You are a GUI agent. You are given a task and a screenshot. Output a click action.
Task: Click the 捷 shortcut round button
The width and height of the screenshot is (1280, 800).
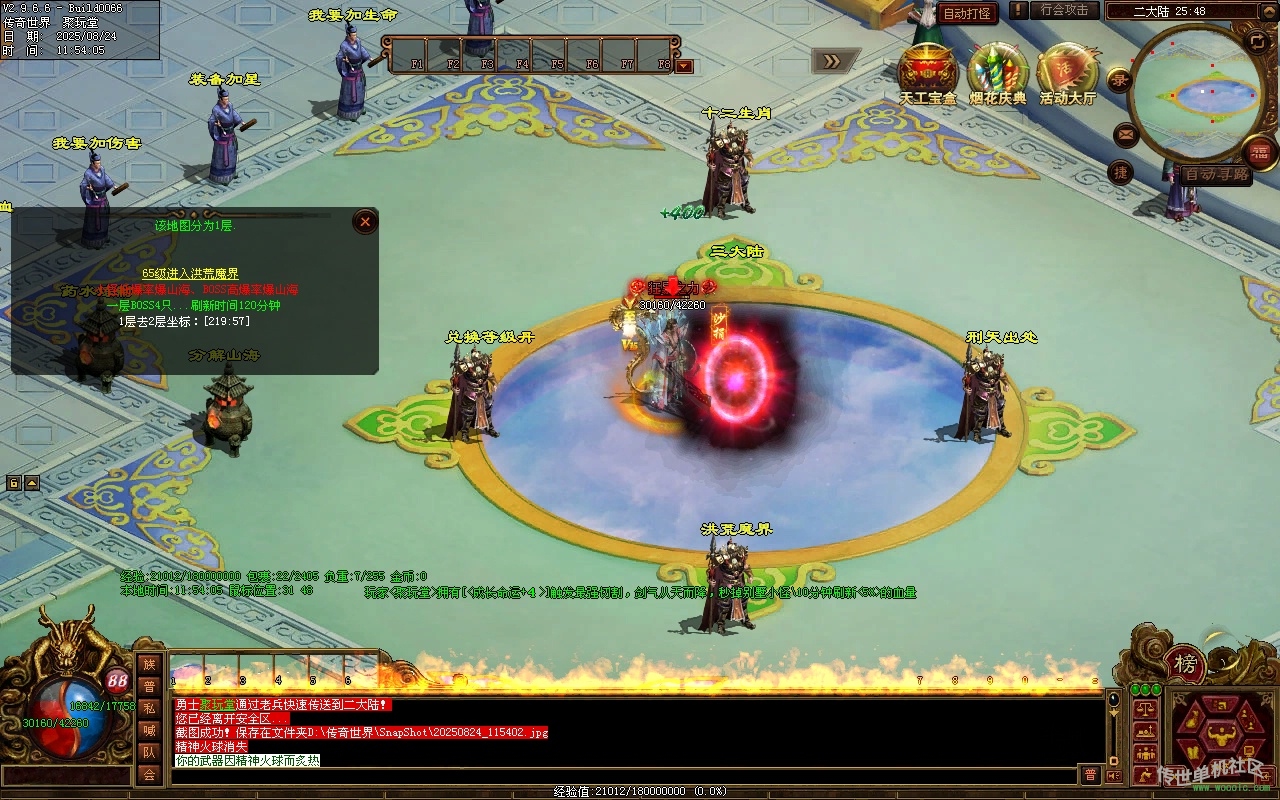click(1121, 172)
